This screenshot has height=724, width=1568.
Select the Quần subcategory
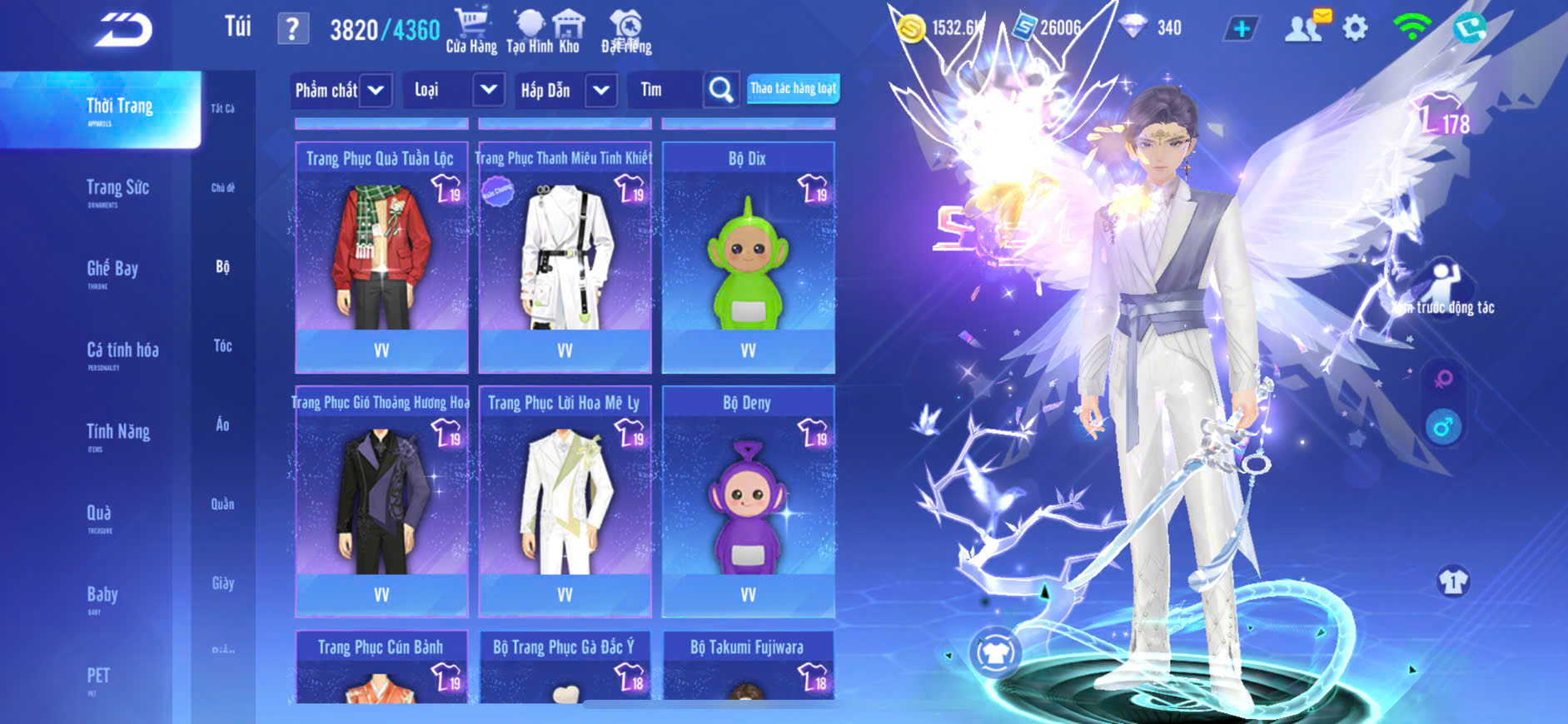point(222,503)
